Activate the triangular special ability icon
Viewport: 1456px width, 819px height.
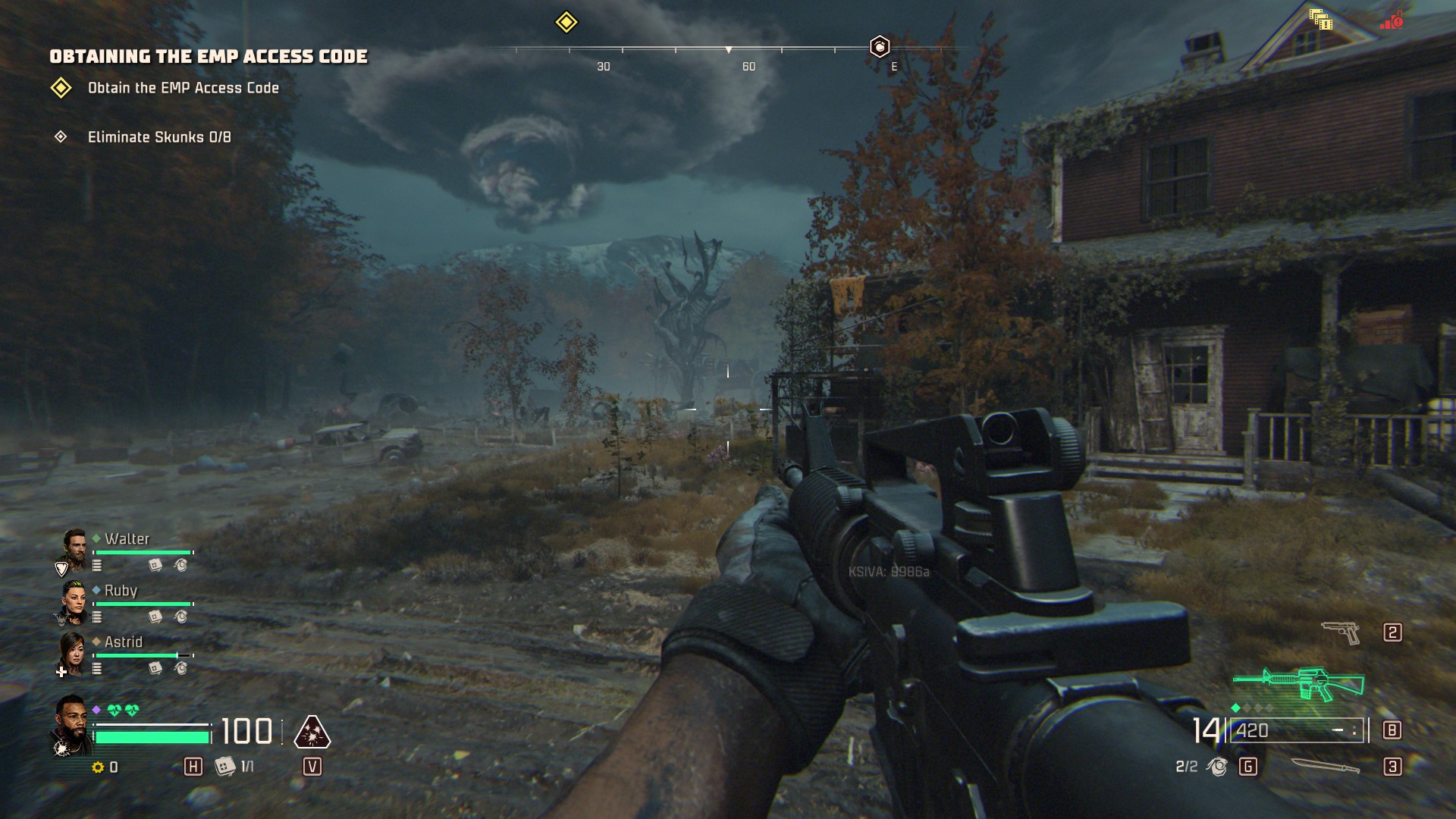pyautogui.click(x=312, y=733)
